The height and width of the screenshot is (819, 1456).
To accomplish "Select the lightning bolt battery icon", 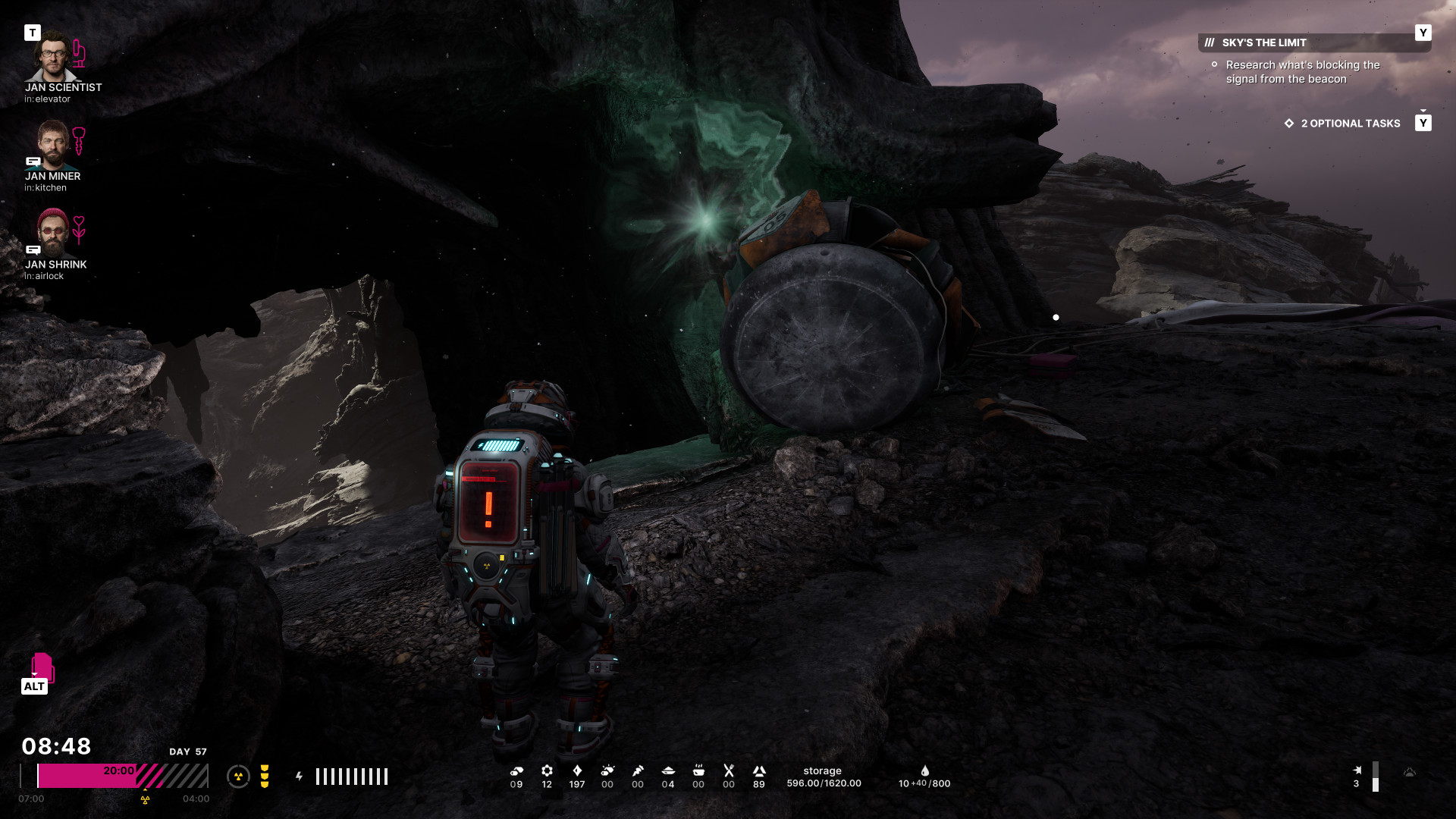I will (300, 777).
